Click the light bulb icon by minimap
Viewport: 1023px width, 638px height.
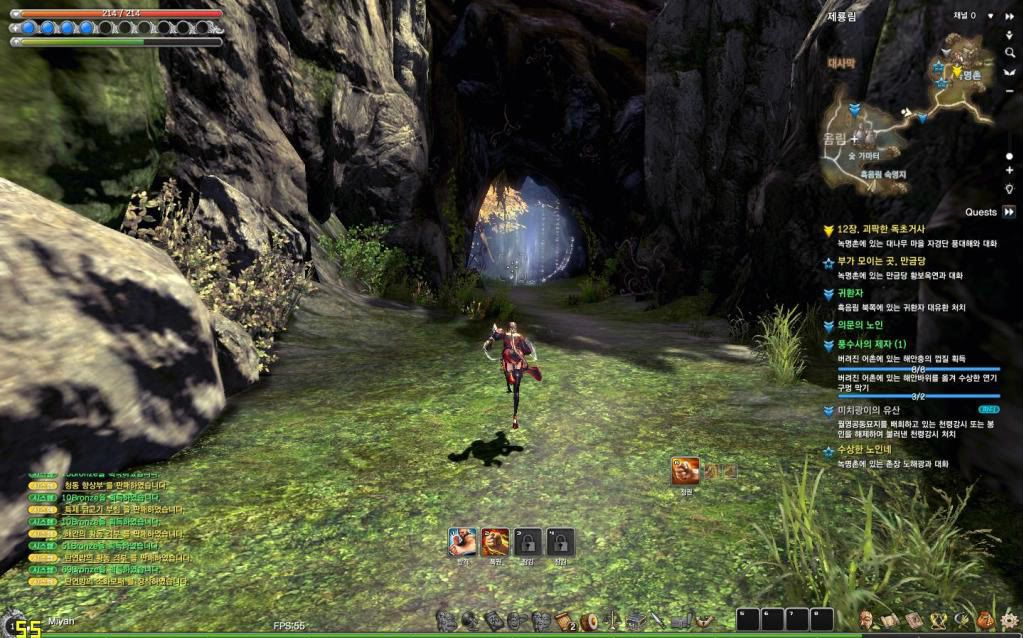pos(1009,188)
